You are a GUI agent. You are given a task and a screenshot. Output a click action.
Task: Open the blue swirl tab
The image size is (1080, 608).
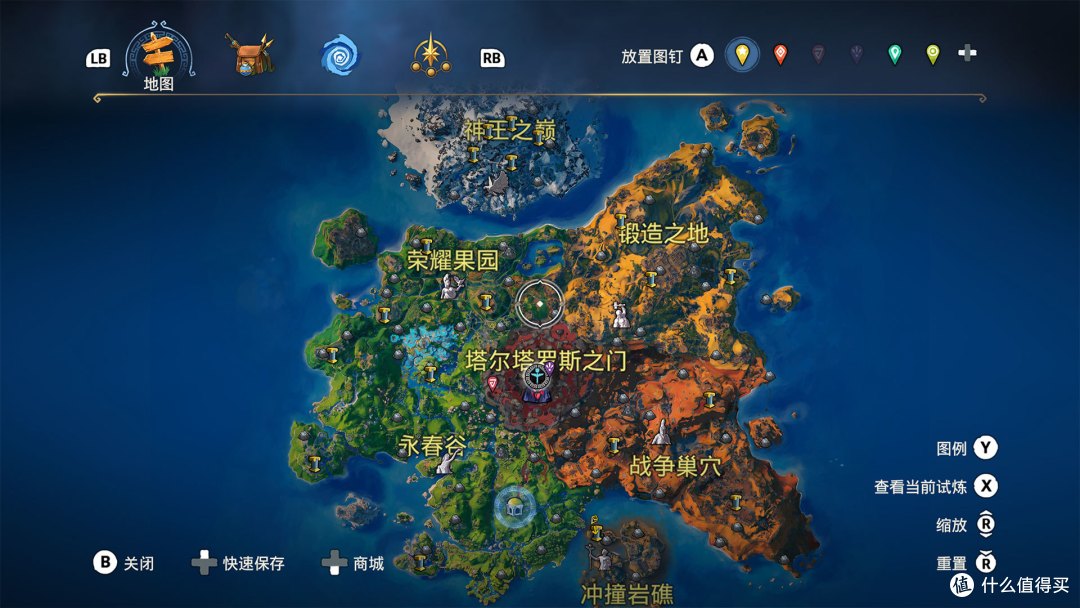339,56
